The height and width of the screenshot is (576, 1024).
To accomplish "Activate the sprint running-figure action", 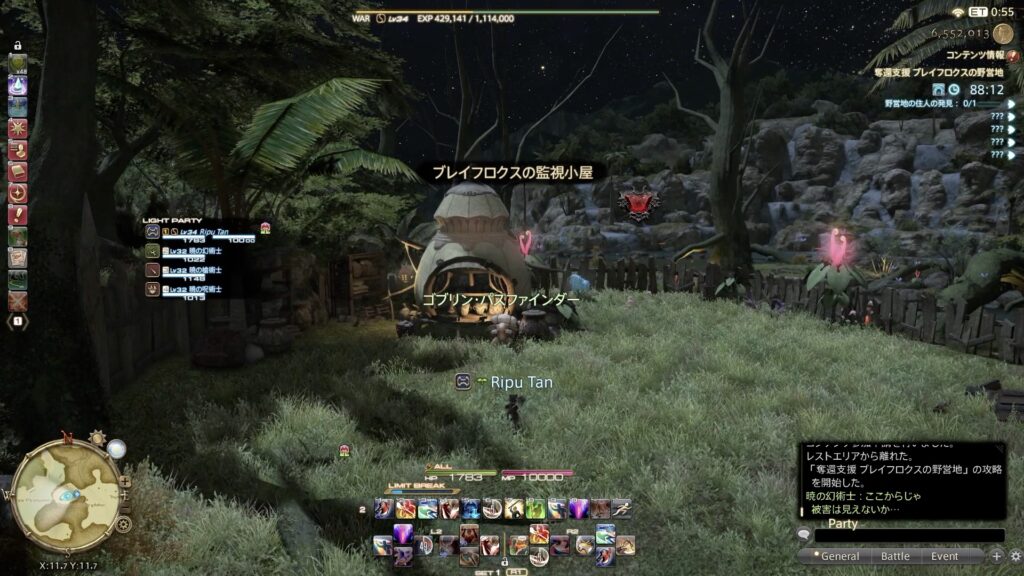I will click(18, 150).
